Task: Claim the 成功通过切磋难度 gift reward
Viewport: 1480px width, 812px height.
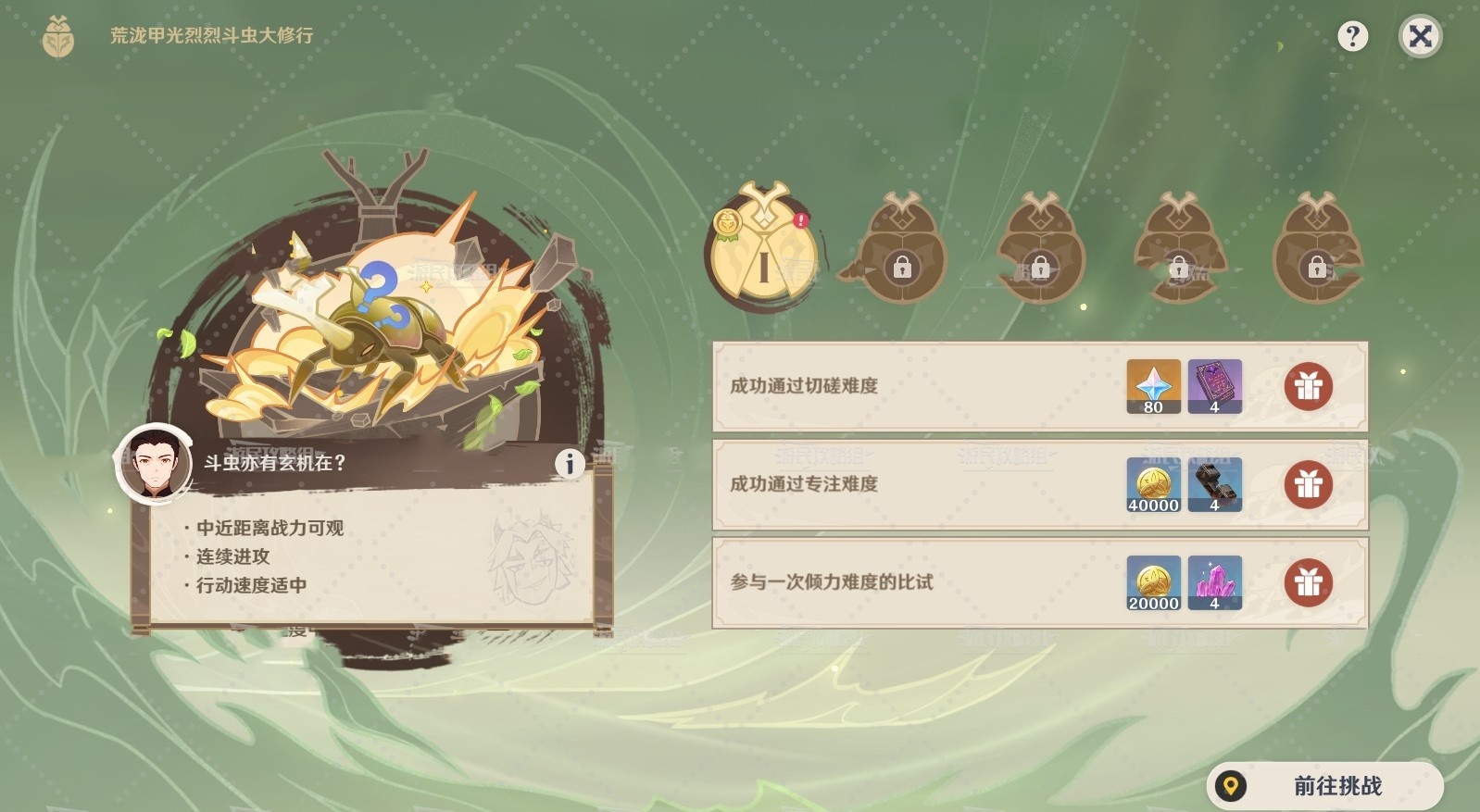Action: (x=1307, y=387)
